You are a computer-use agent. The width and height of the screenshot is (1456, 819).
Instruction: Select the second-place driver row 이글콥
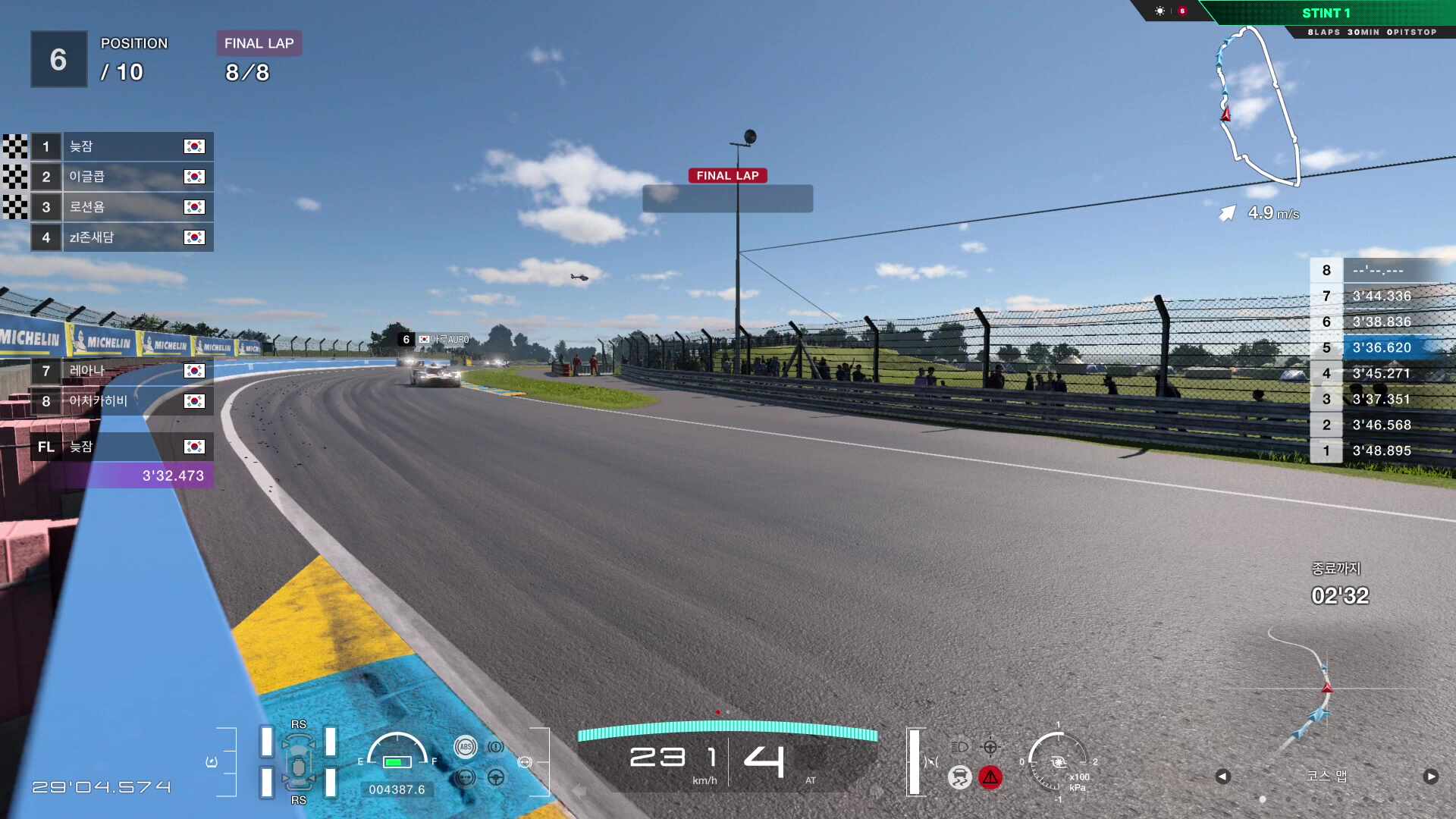(x=121, y=177)
